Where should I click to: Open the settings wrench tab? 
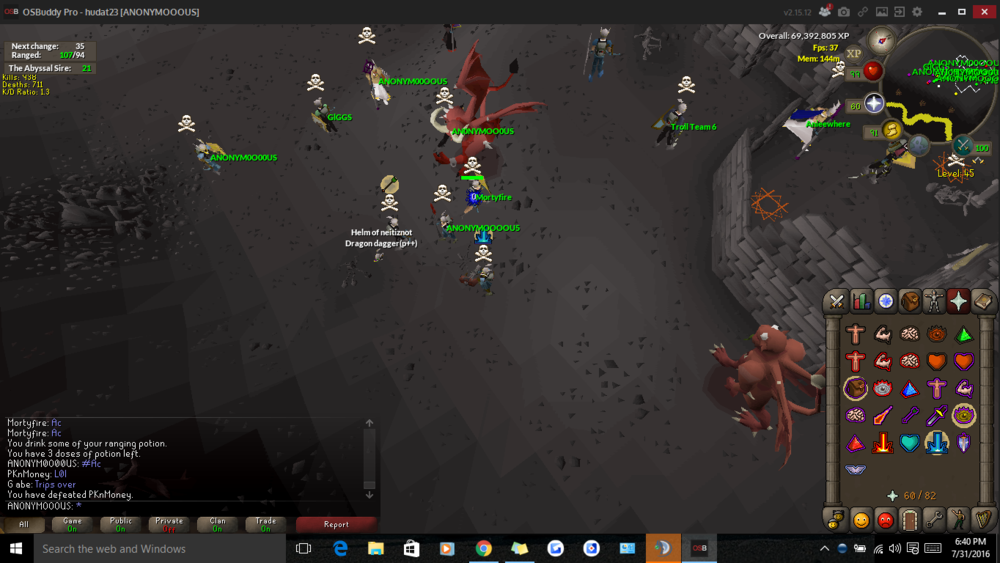(934, 520)
